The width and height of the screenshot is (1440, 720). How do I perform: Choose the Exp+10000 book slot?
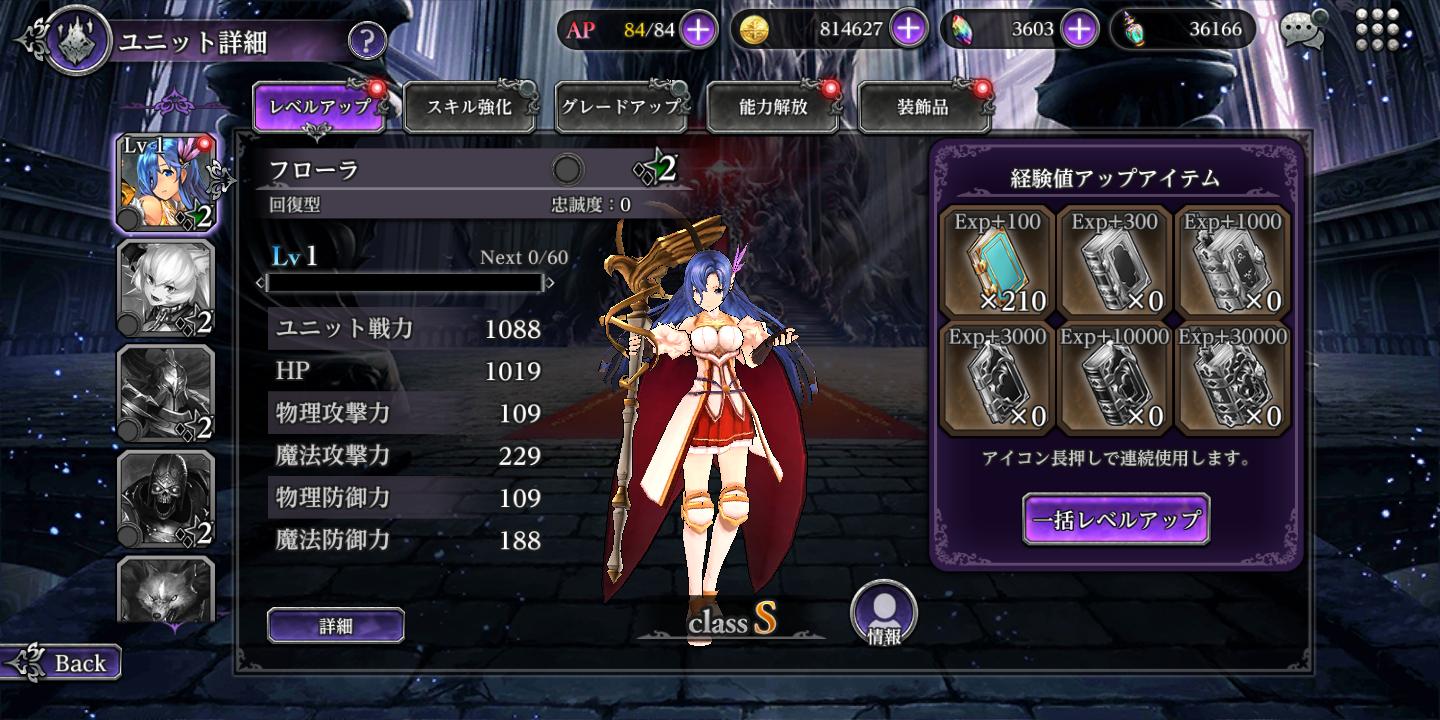[x=1116, y=378]
